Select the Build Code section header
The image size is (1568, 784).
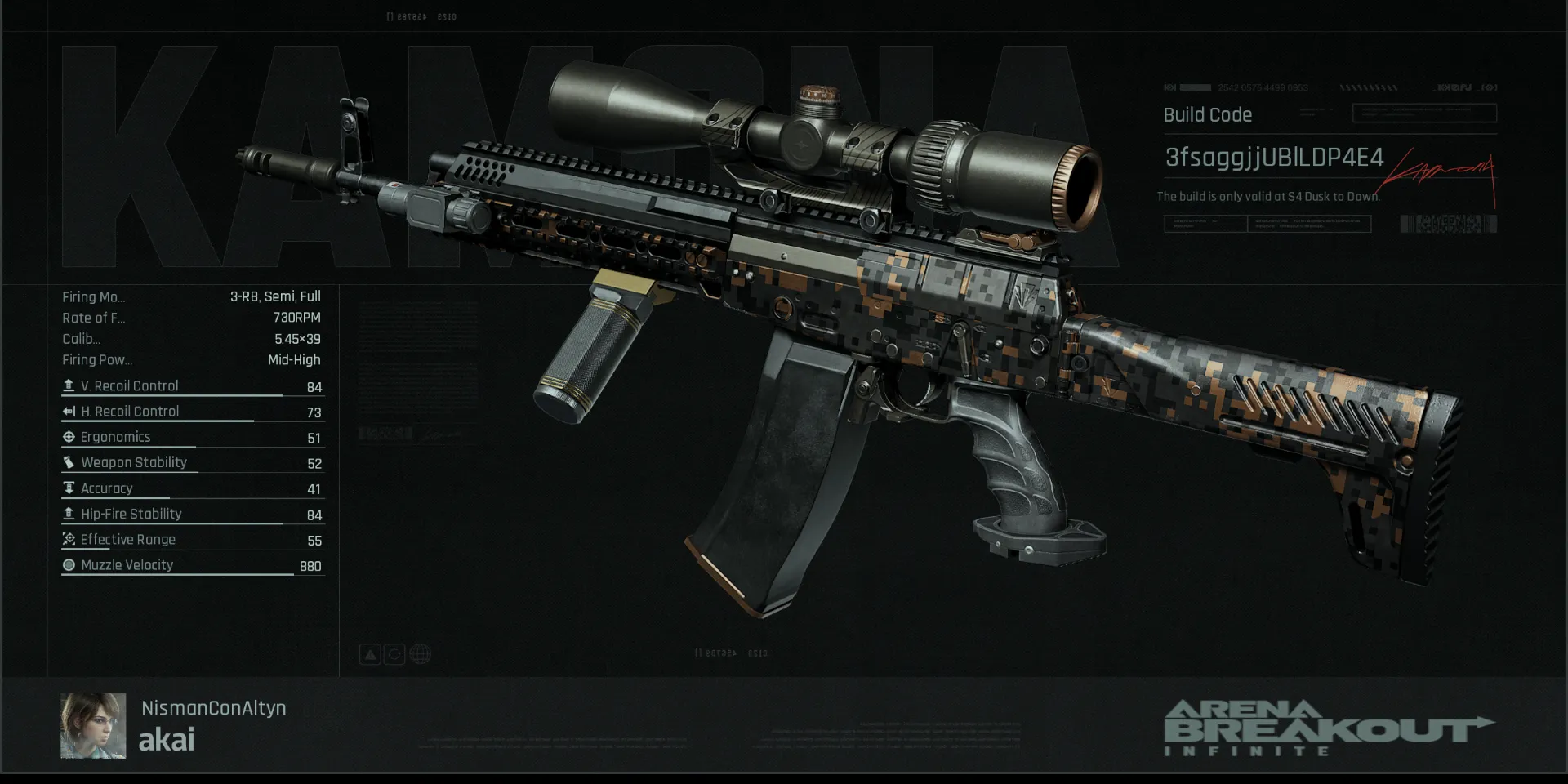click(1207, 114)
